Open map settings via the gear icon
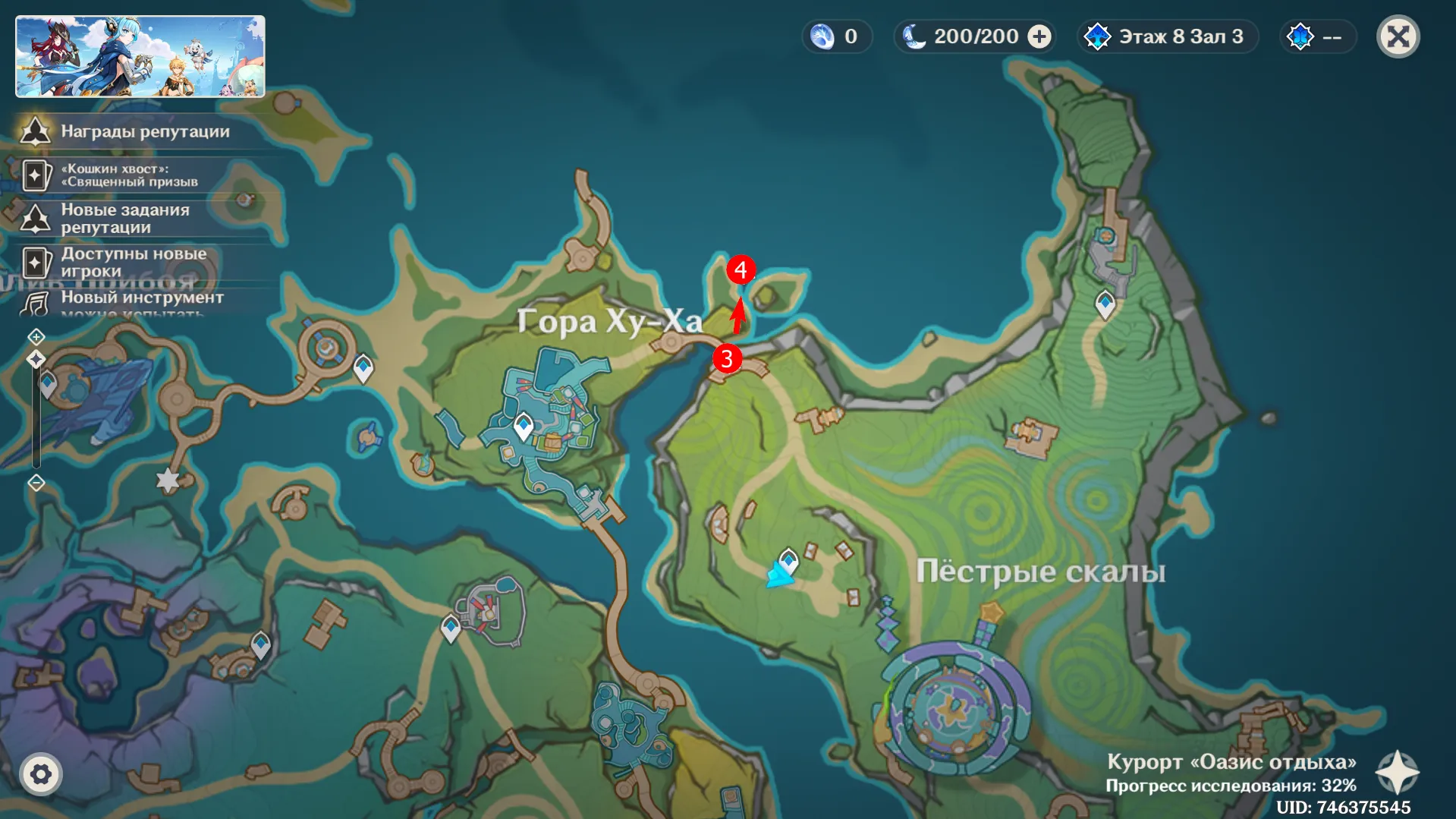 [x=41, y=774]
